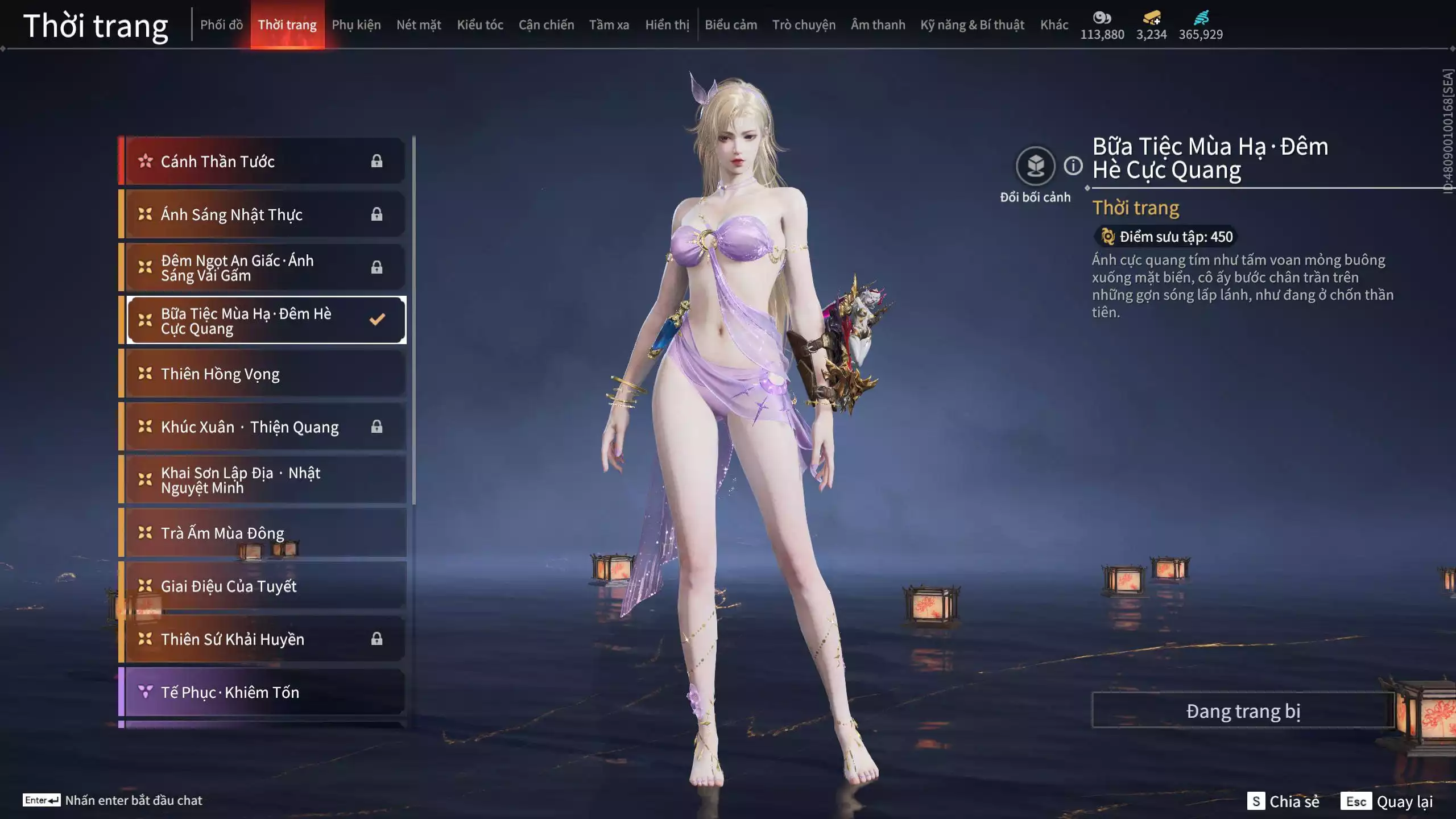Open the outfit info icon
Image resolution: width=1456 pixels, height=819 pixels.
click(x=1073, y=166)
